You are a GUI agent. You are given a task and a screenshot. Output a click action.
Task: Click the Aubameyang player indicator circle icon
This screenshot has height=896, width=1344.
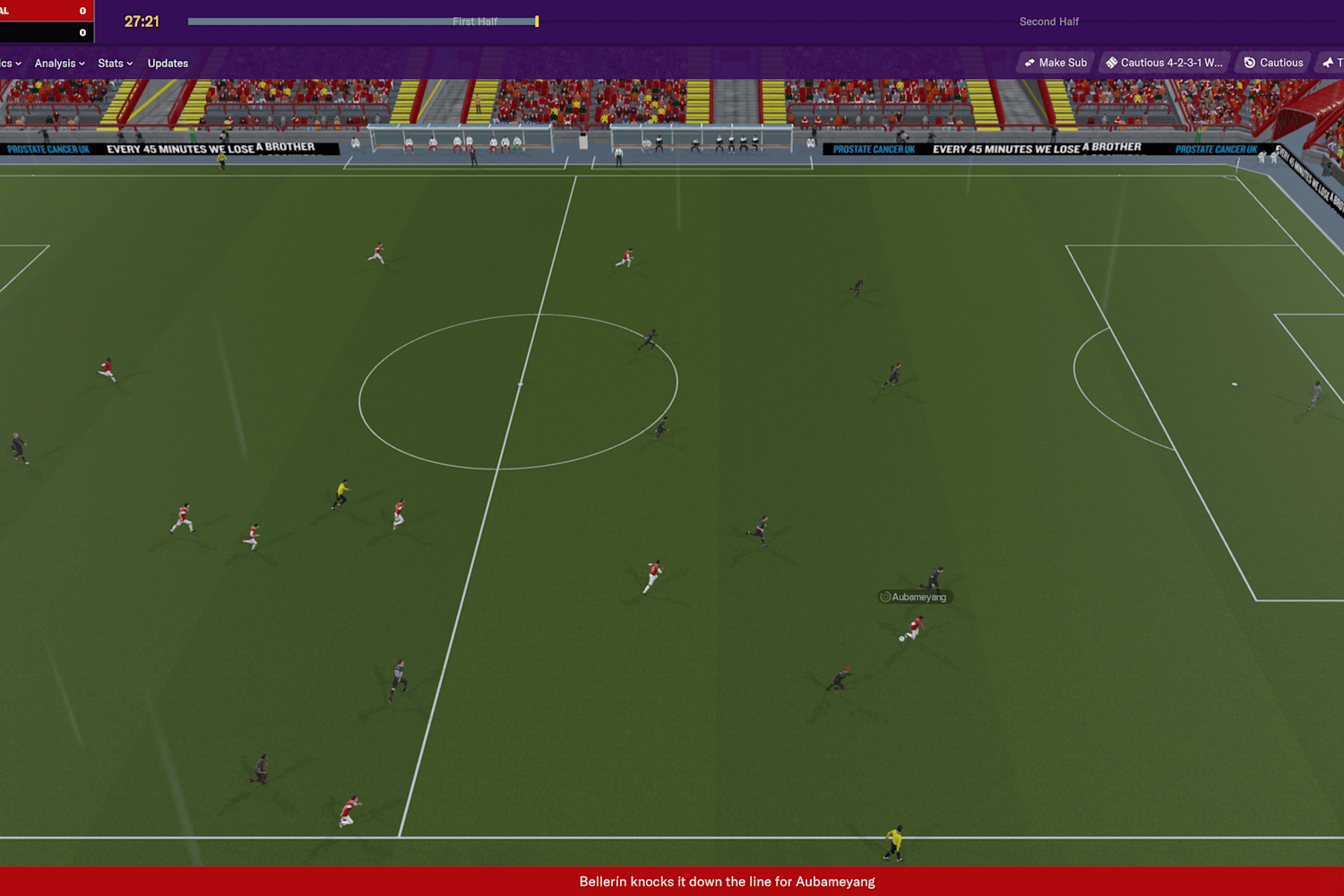885,597
